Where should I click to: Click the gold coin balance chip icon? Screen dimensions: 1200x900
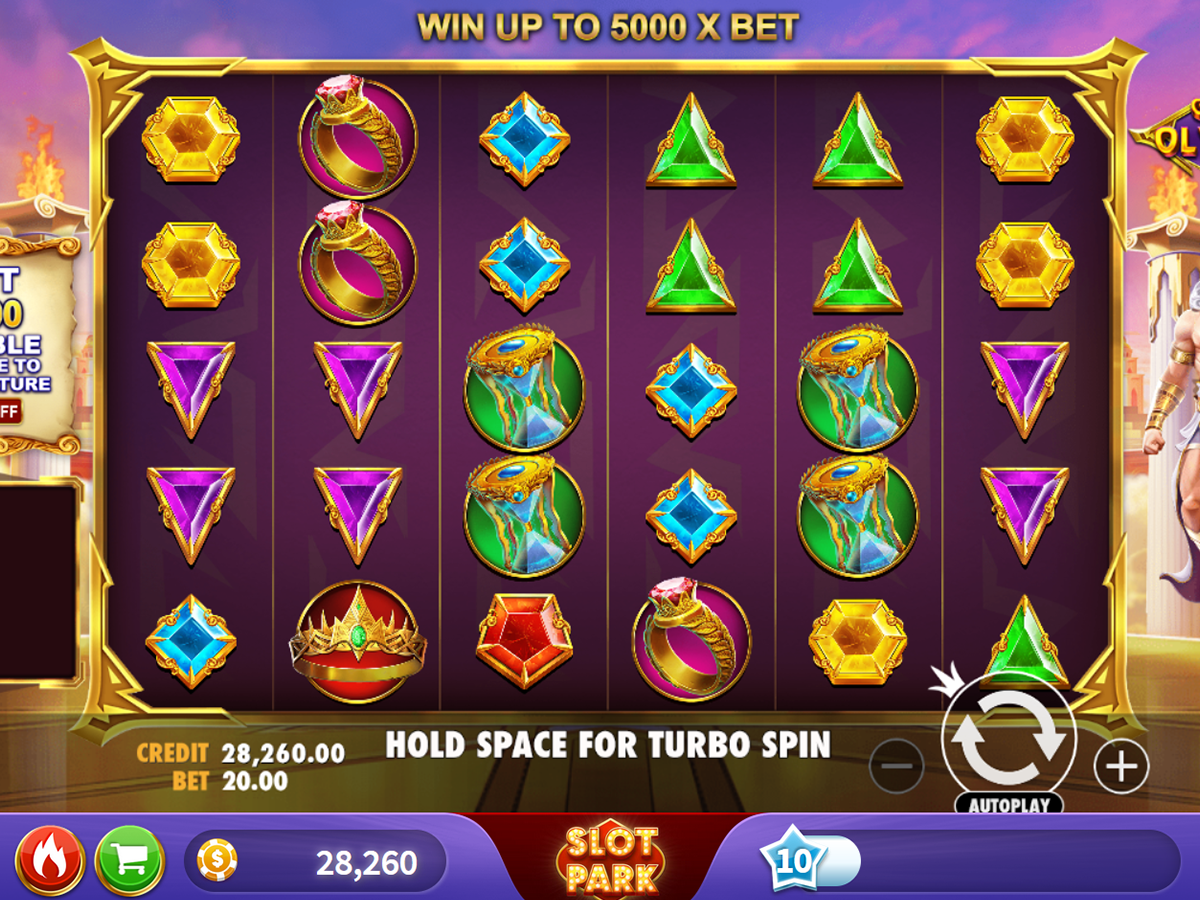217,860
